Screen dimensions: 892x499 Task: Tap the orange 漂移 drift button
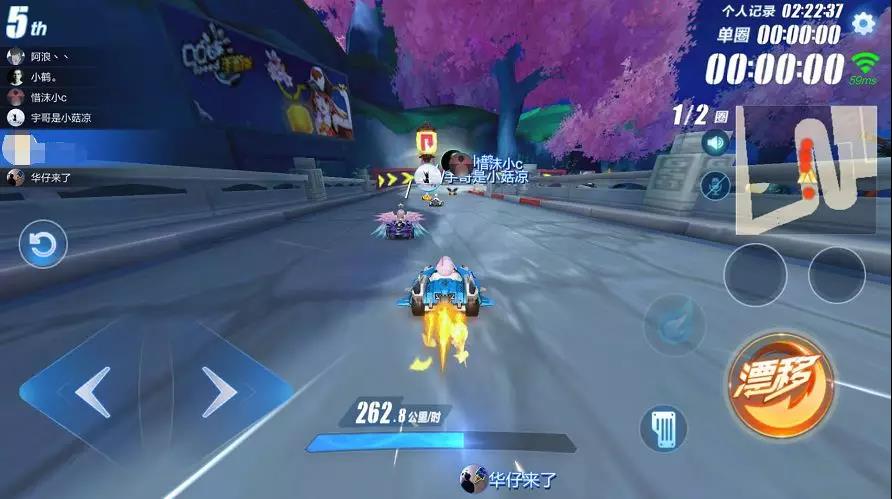pos(781,383)
